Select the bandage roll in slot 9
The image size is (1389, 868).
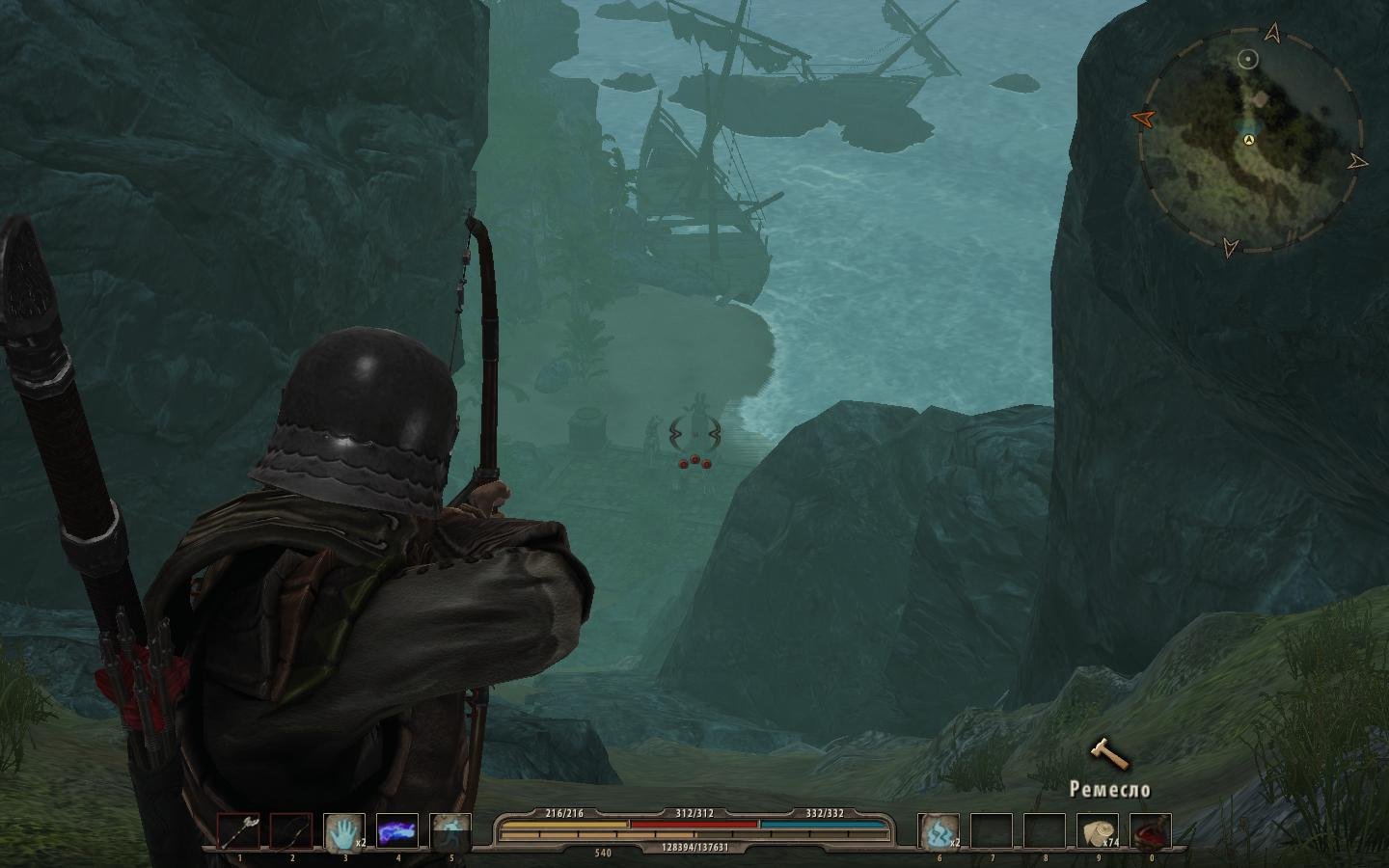1098,831
